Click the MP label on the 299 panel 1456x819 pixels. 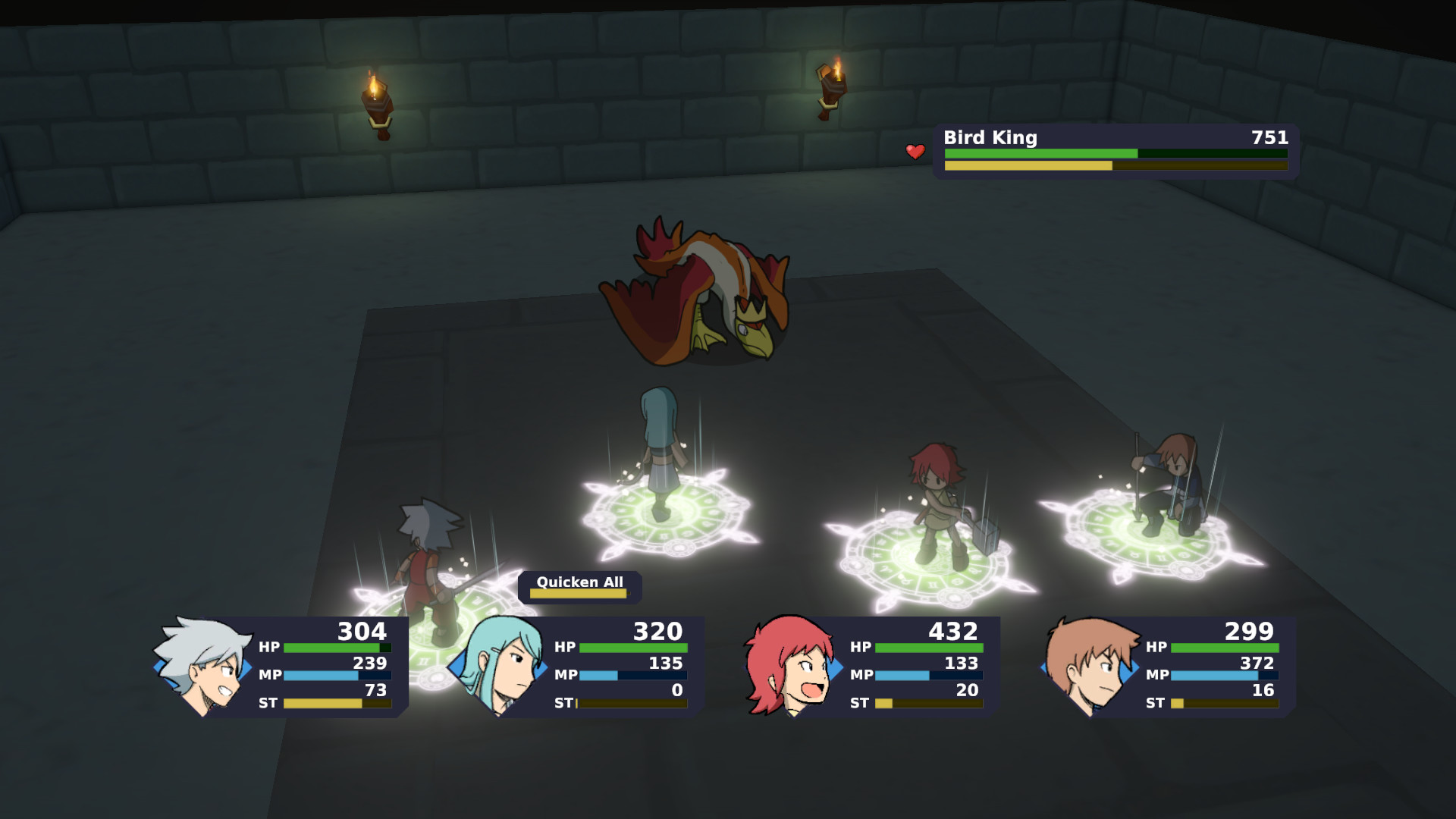click(1156, 674)
